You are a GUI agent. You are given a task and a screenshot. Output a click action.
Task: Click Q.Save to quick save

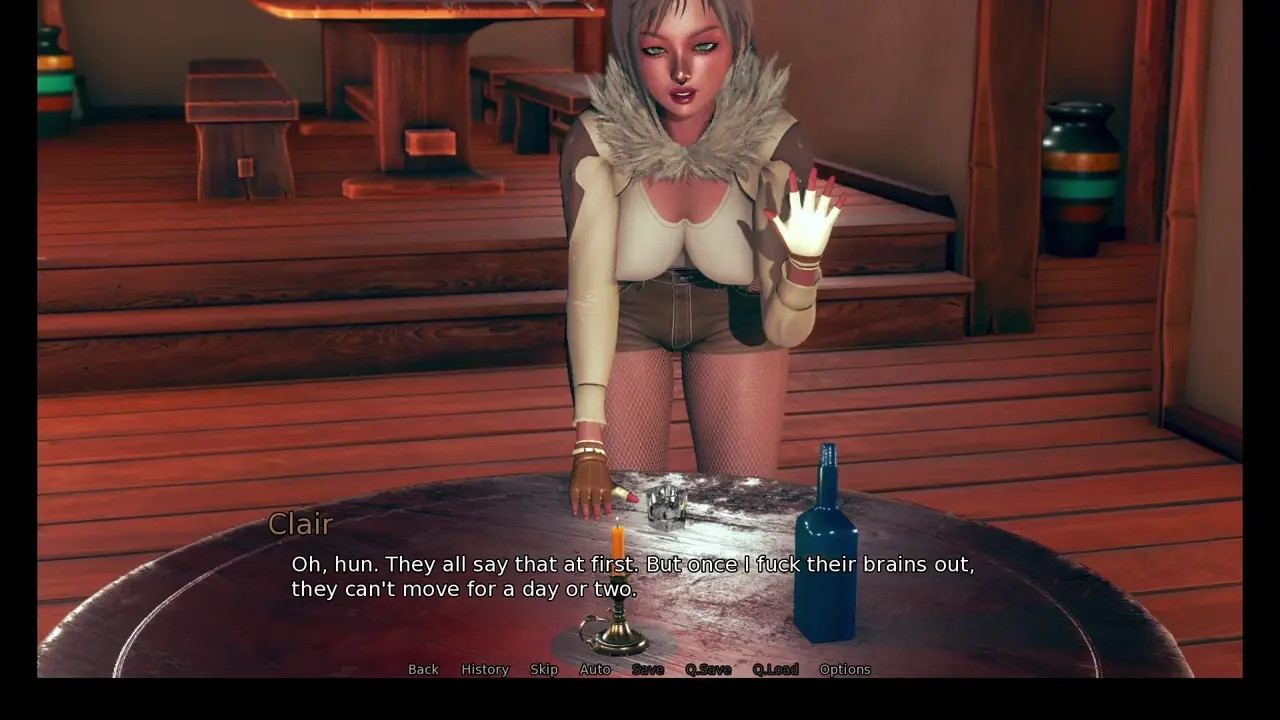coord(708,669)
